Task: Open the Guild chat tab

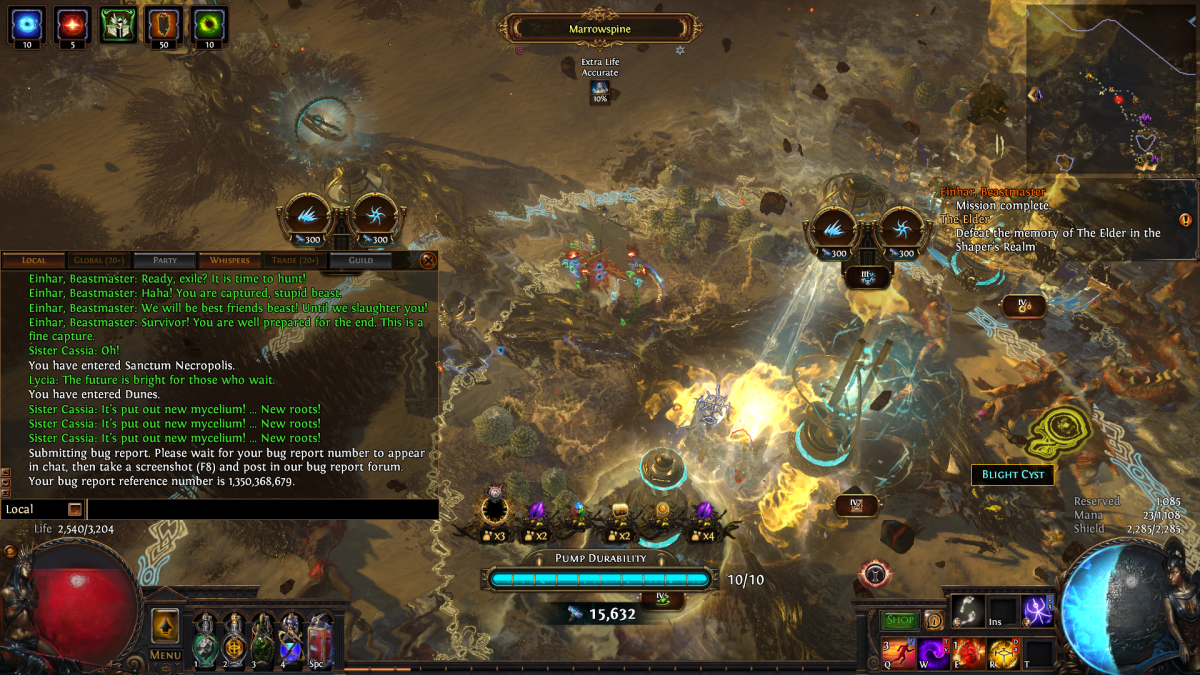Action: tap(360, 260)
